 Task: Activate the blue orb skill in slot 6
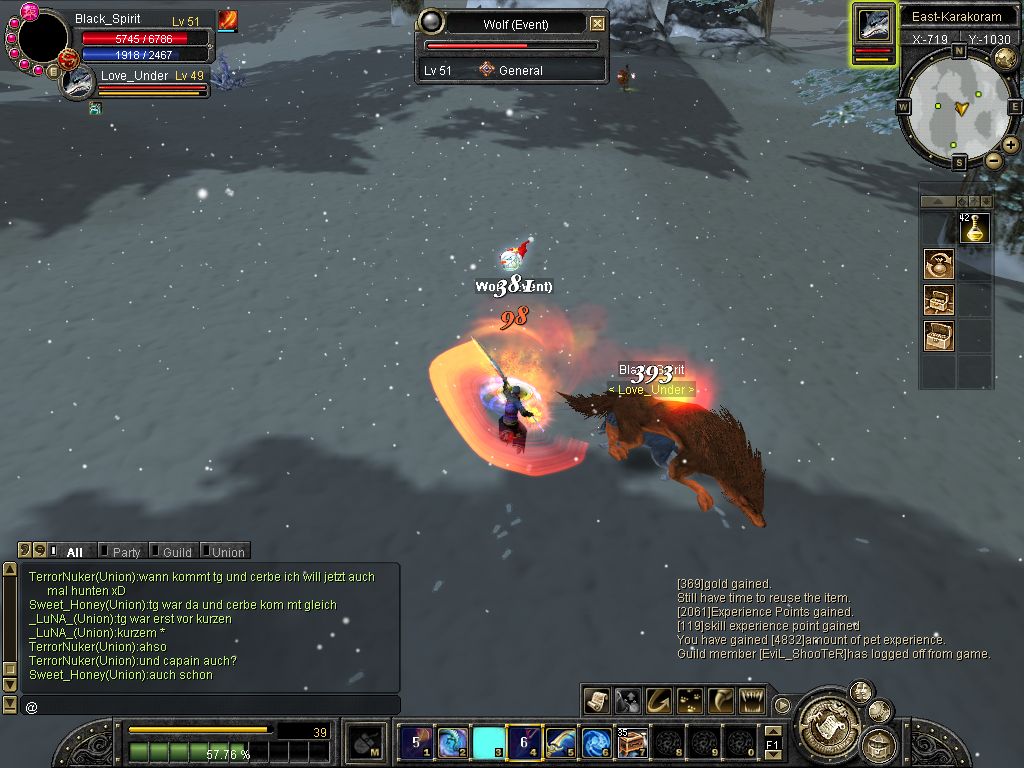pos(597,742)
